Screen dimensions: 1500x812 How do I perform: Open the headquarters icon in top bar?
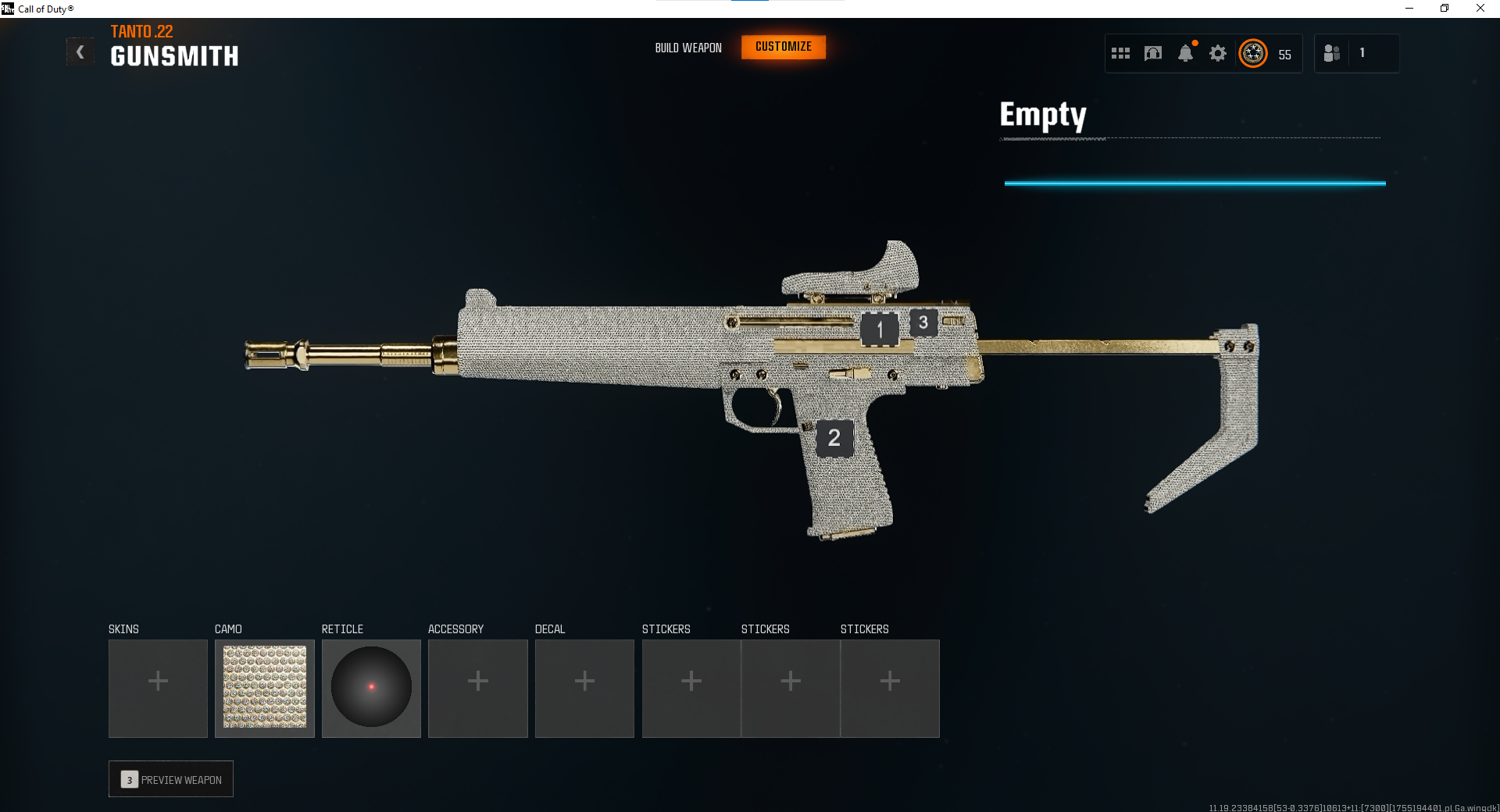(1153, 53)
